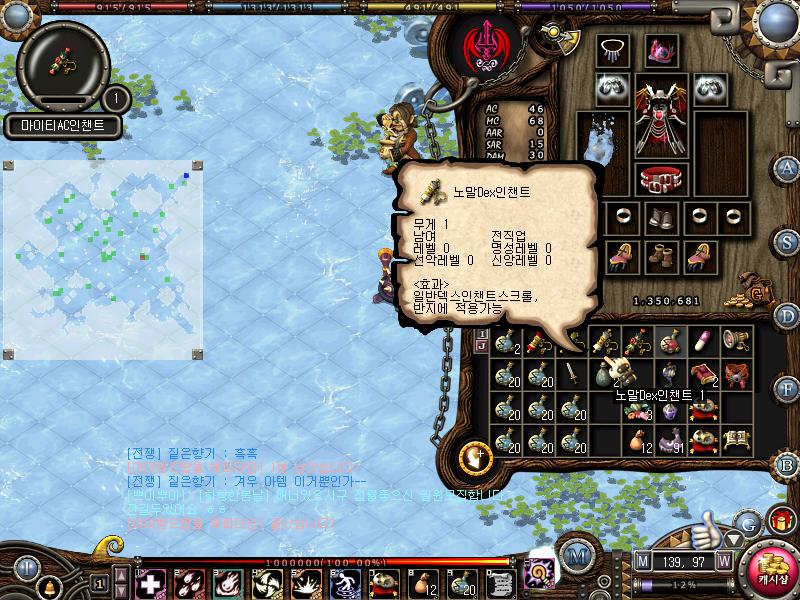Click the thumbs-up icon
Screen dimensions: 800x600
(x=708, y=524)
